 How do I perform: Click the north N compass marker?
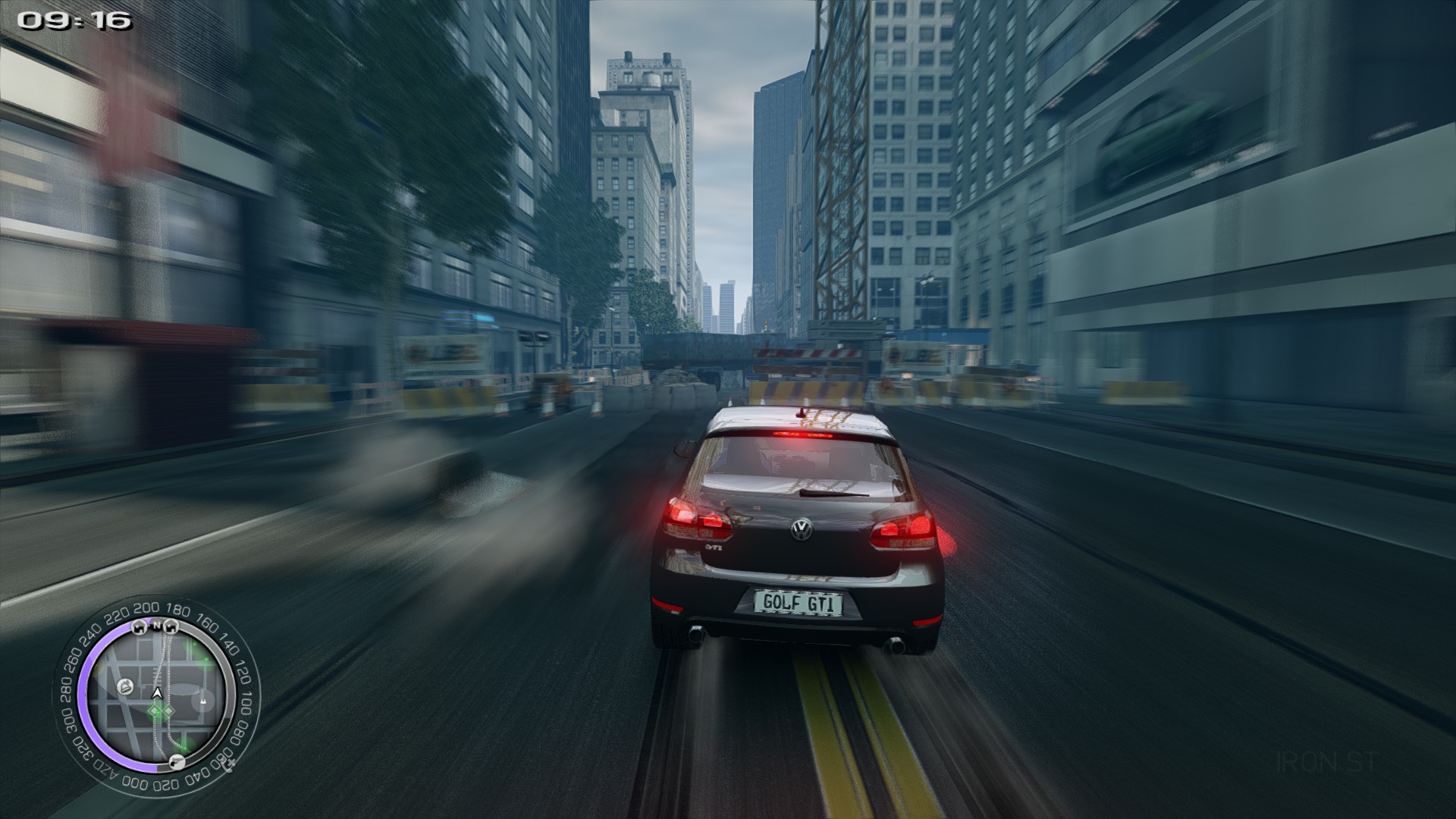click(156, 626)
